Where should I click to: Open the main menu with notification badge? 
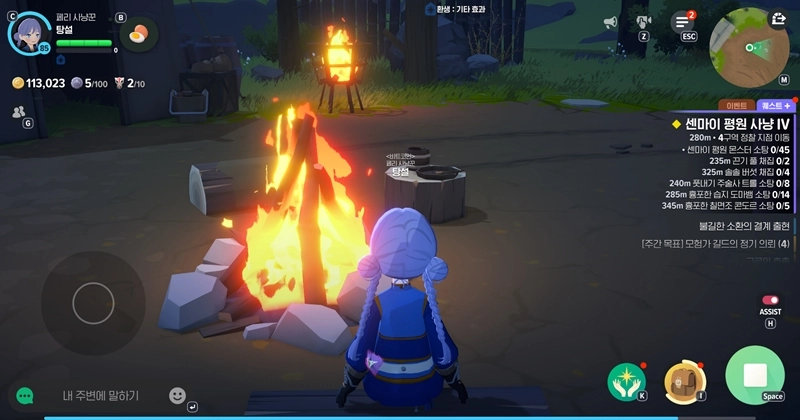click(x=684, y=22)
